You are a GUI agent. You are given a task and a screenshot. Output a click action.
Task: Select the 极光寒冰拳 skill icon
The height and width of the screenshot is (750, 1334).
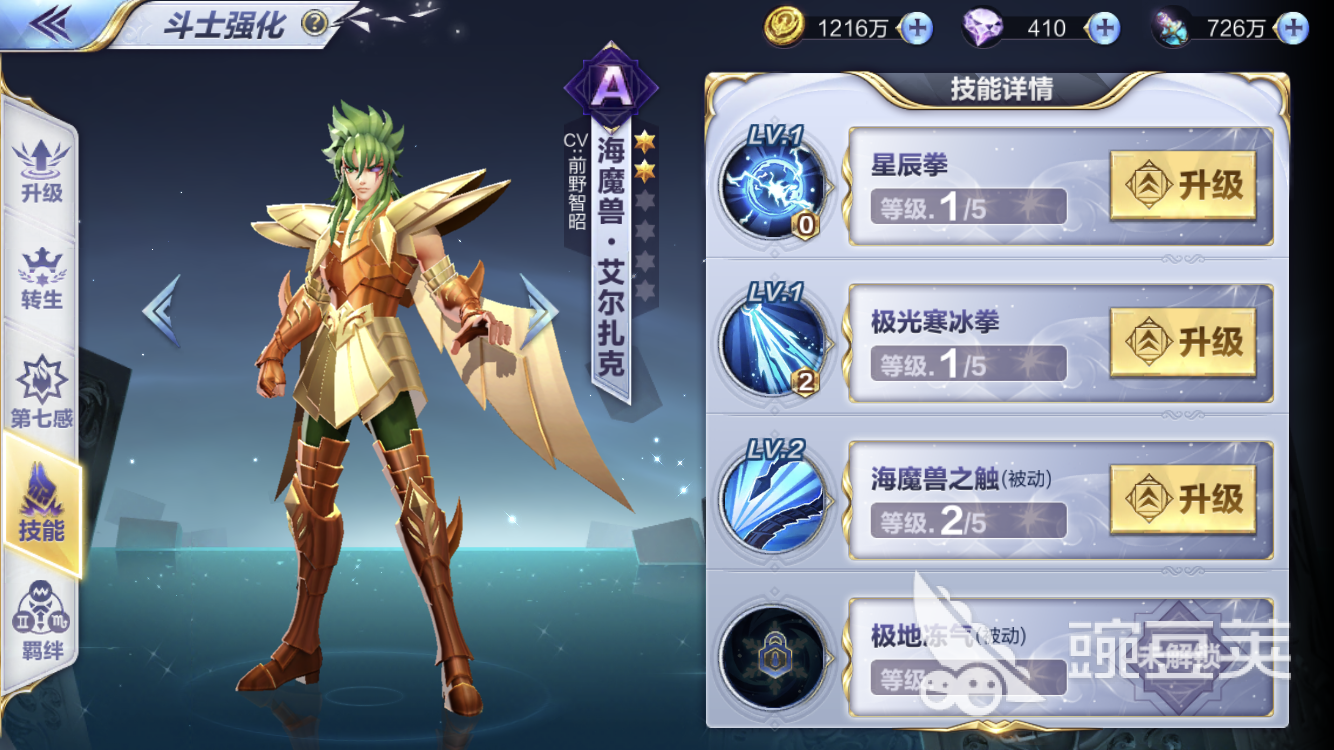(x=772, y=343)
